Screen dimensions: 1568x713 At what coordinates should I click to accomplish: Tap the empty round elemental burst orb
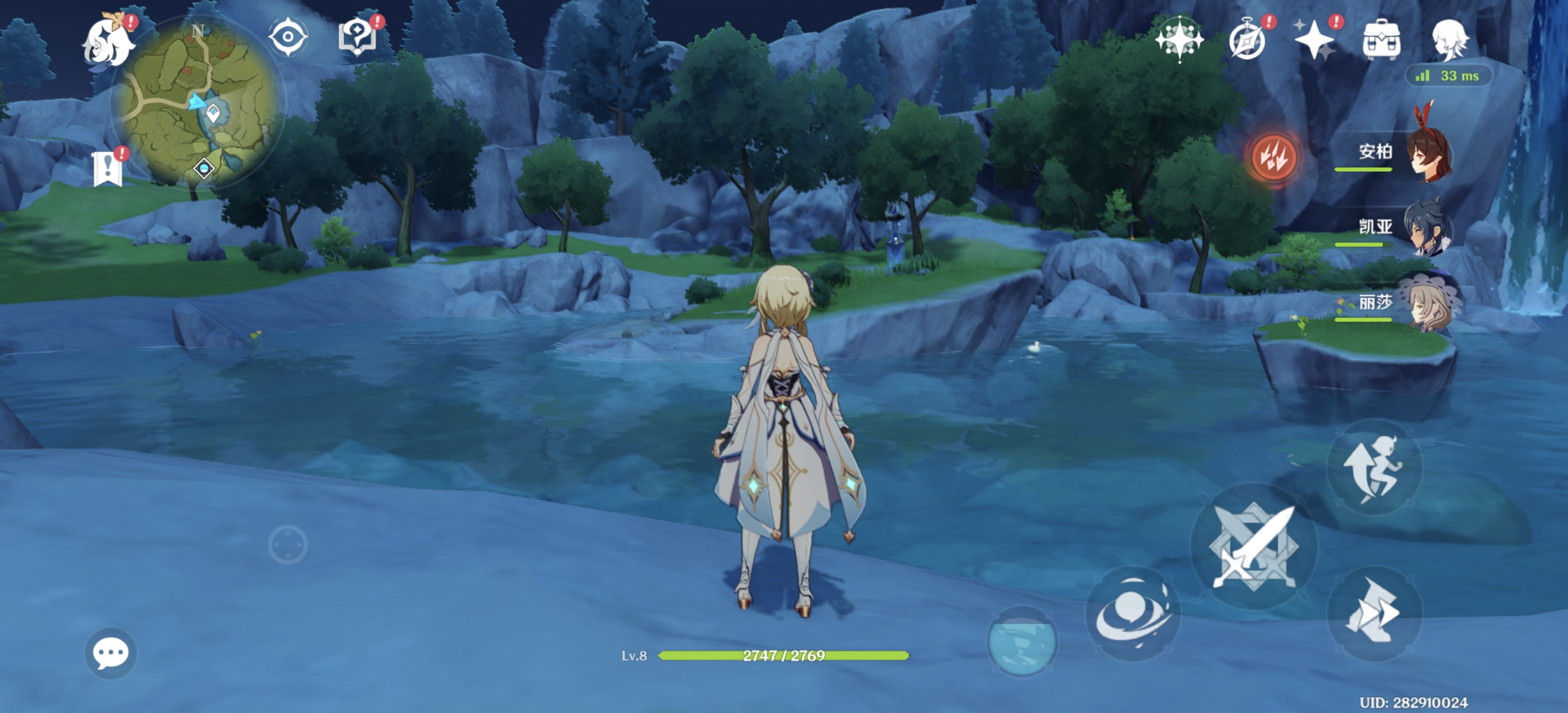click(x=1022, y=642)
